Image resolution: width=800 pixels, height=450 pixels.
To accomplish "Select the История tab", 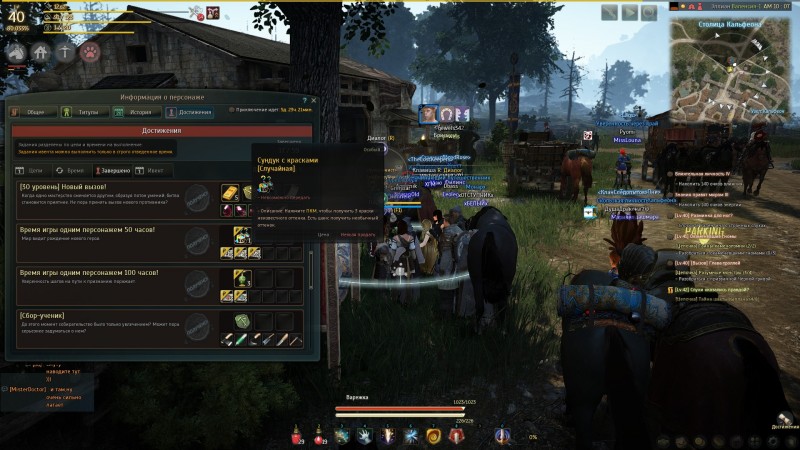I will pyautogui.click(x=135, y=113).
